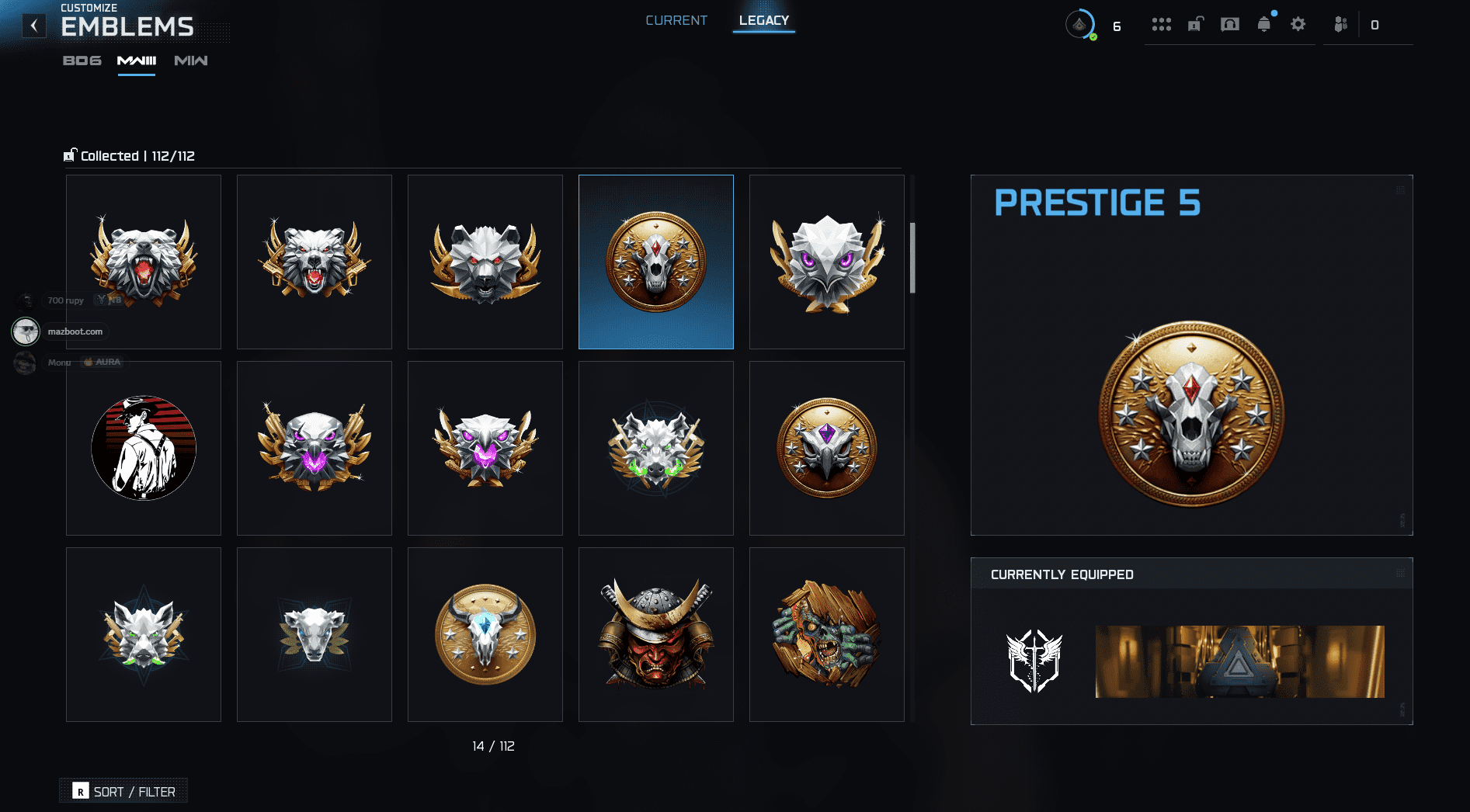Switch to the CURRENT emblems tab
This screenshot has height=812, width=1470.
coord(676,20)
